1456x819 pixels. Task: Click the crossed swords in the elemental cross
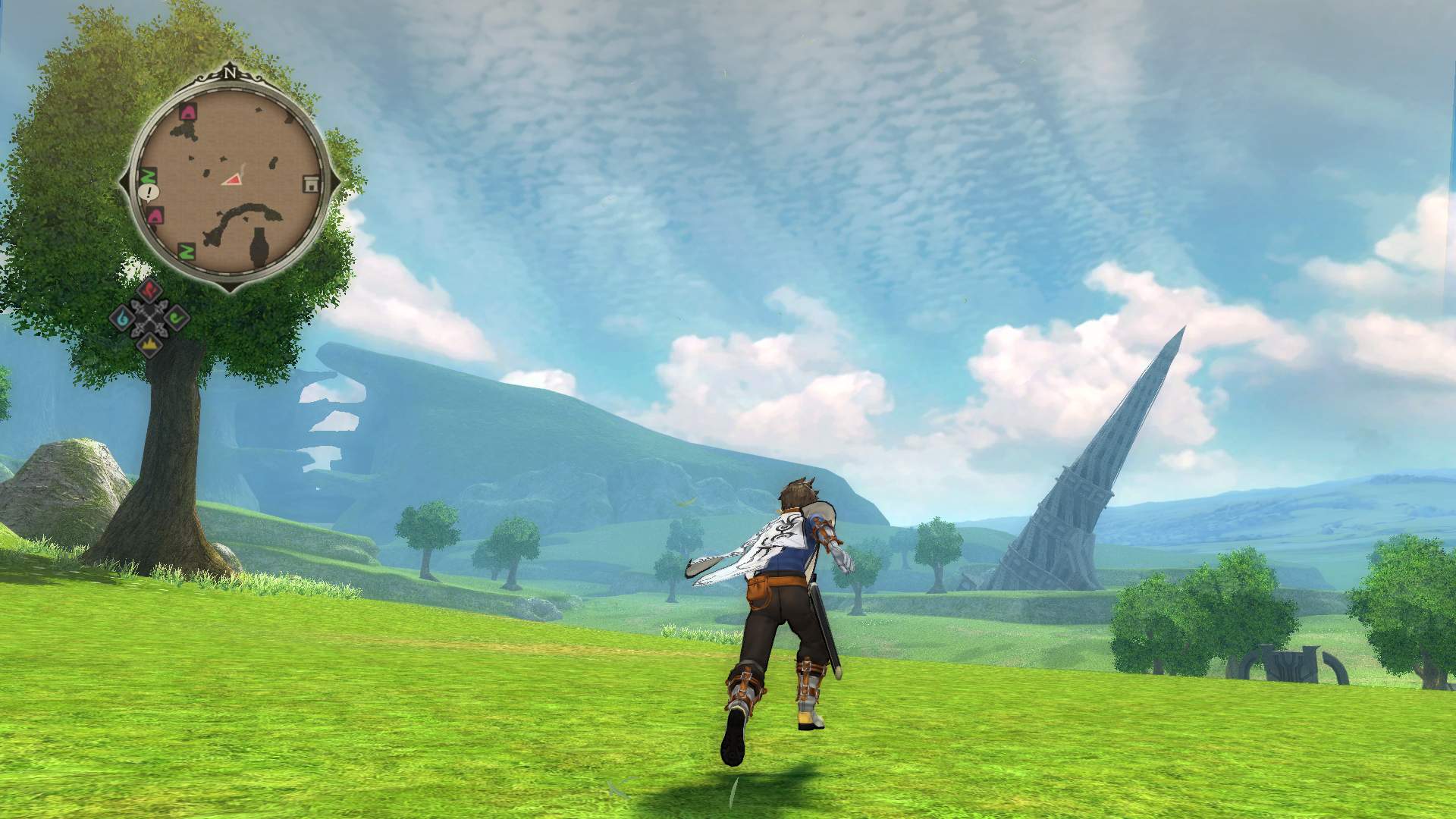[x=148, y=317]
